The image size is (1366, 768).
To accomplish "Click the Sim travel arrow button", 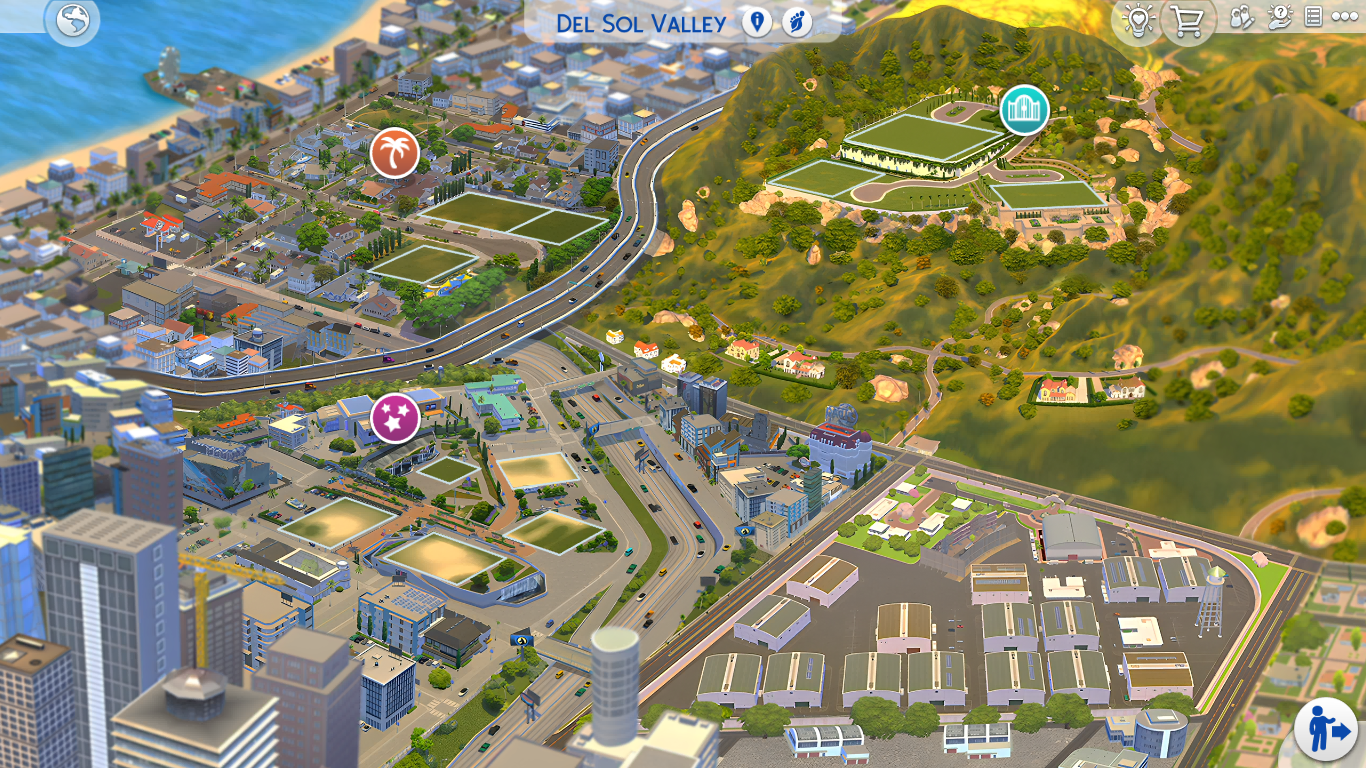I will pos(1325,728).
